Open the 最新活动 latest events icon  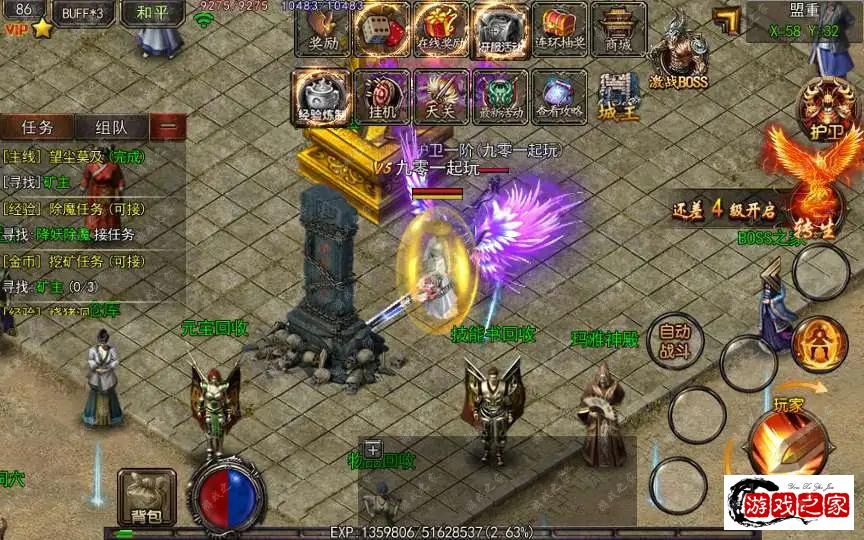[x=499, y=96]
